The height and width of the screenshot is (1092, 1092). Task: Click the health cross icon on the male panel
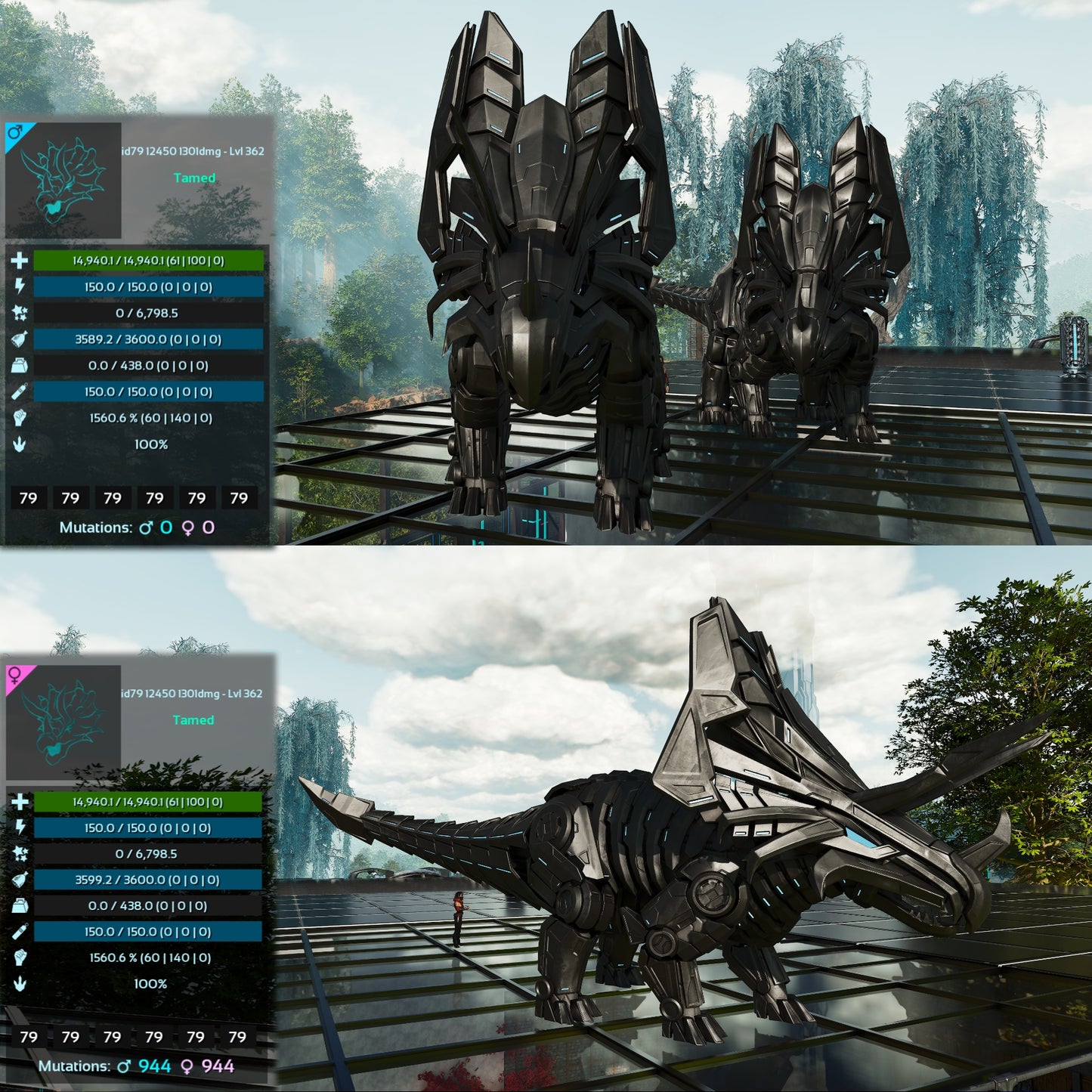[19, 261]
